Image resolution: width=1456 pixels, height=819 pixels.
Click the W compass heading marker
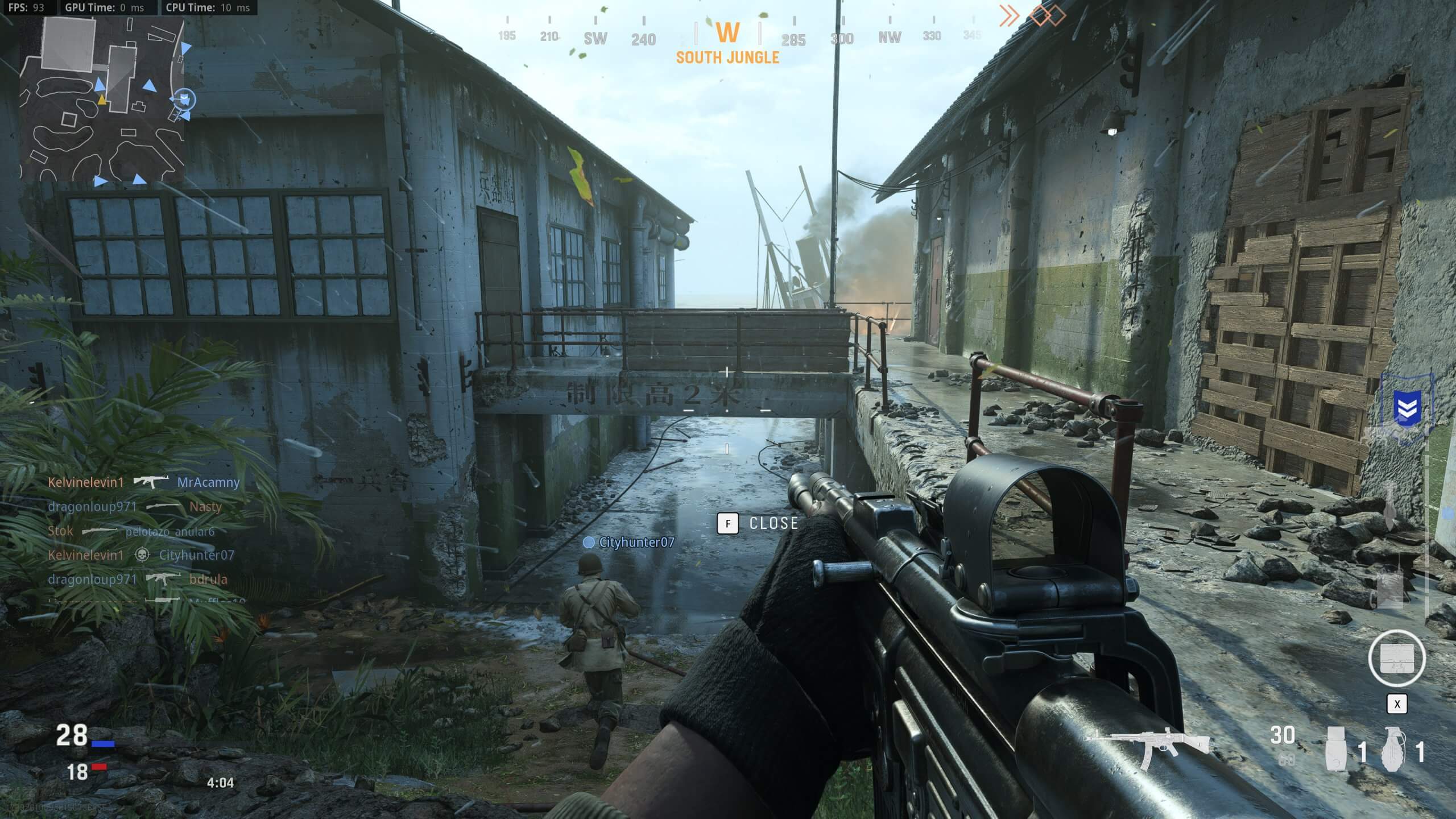tap(729, 33)
